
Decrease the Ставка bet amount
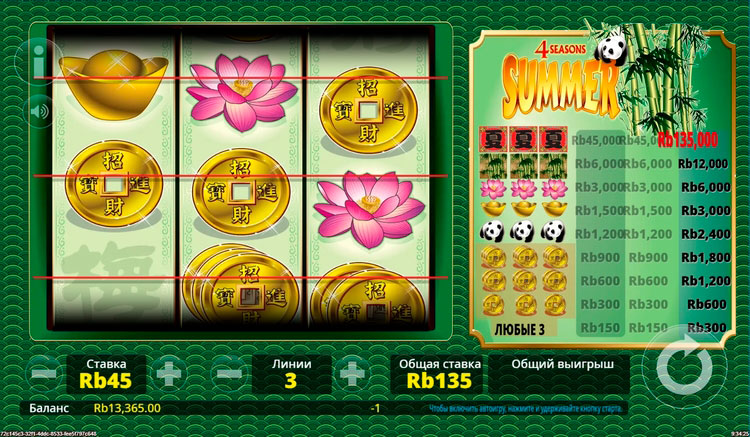click(45, 374)
